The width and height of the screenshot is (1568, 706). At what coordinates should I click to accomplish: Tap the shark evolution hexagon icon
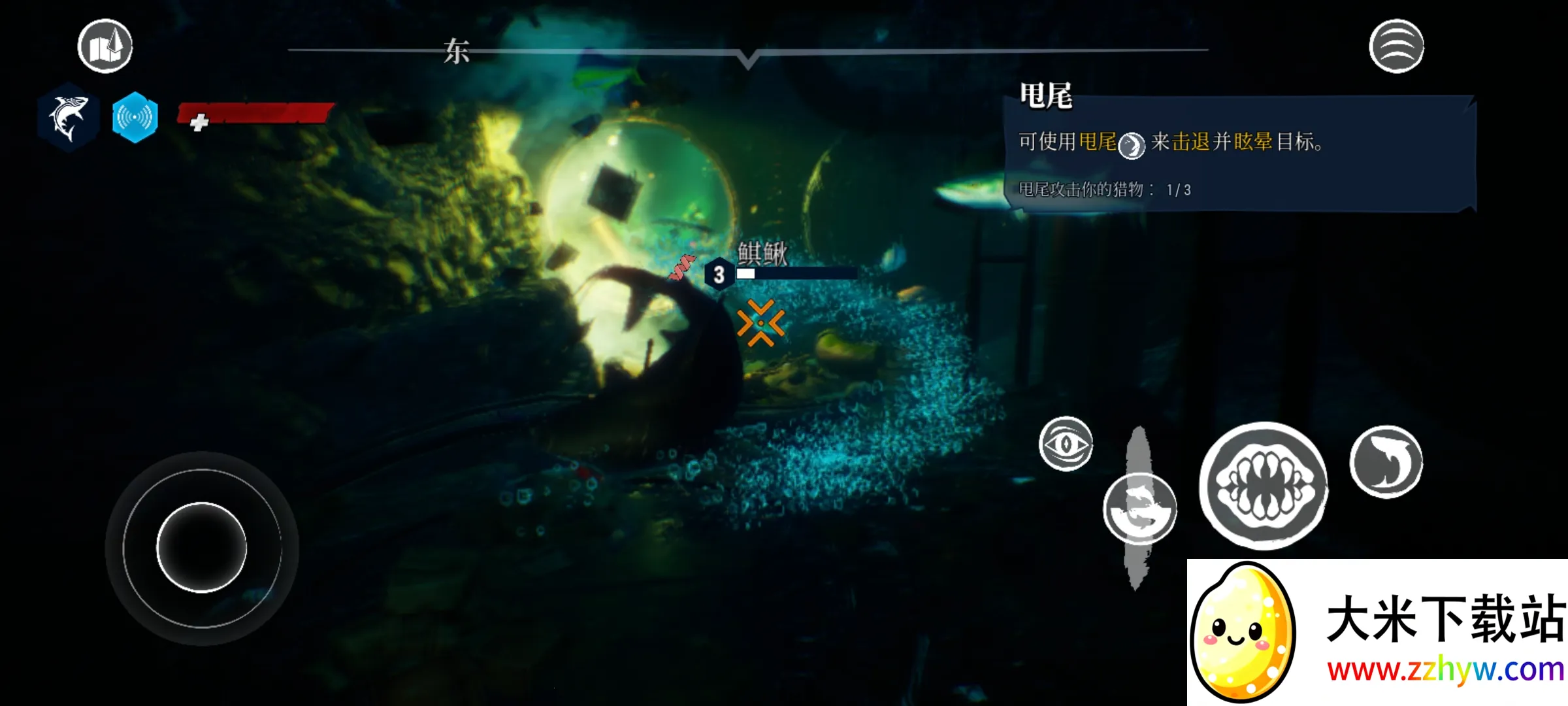coord(68,118)
